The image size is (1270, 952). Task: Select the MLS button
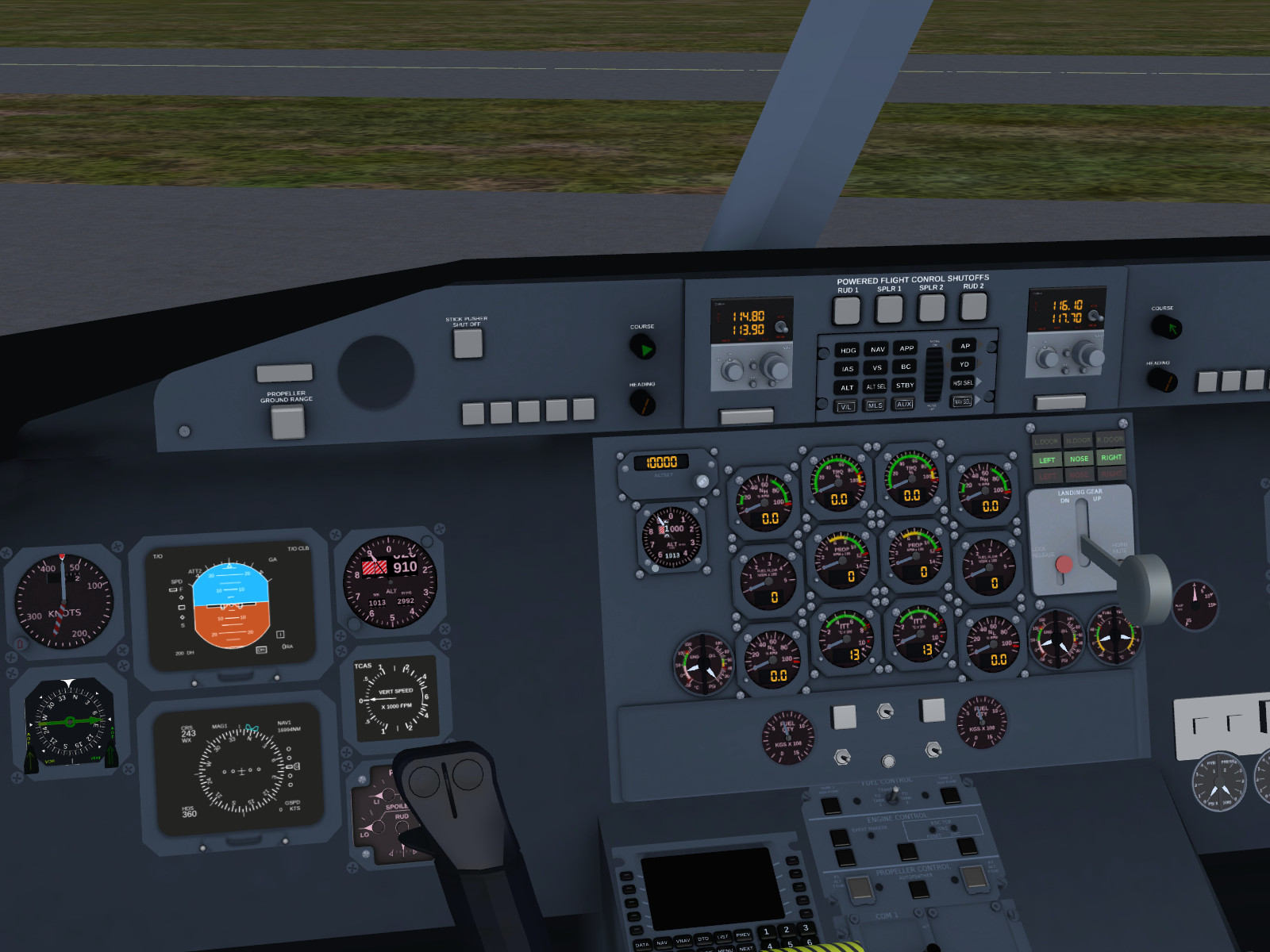pos(875,405)
